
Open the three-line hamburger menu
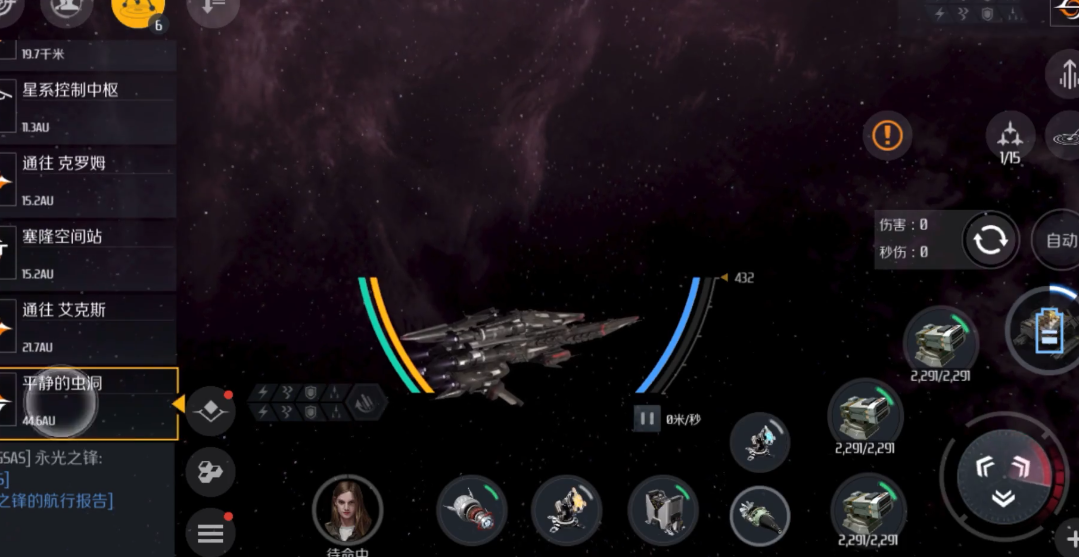tap(210, 533)
